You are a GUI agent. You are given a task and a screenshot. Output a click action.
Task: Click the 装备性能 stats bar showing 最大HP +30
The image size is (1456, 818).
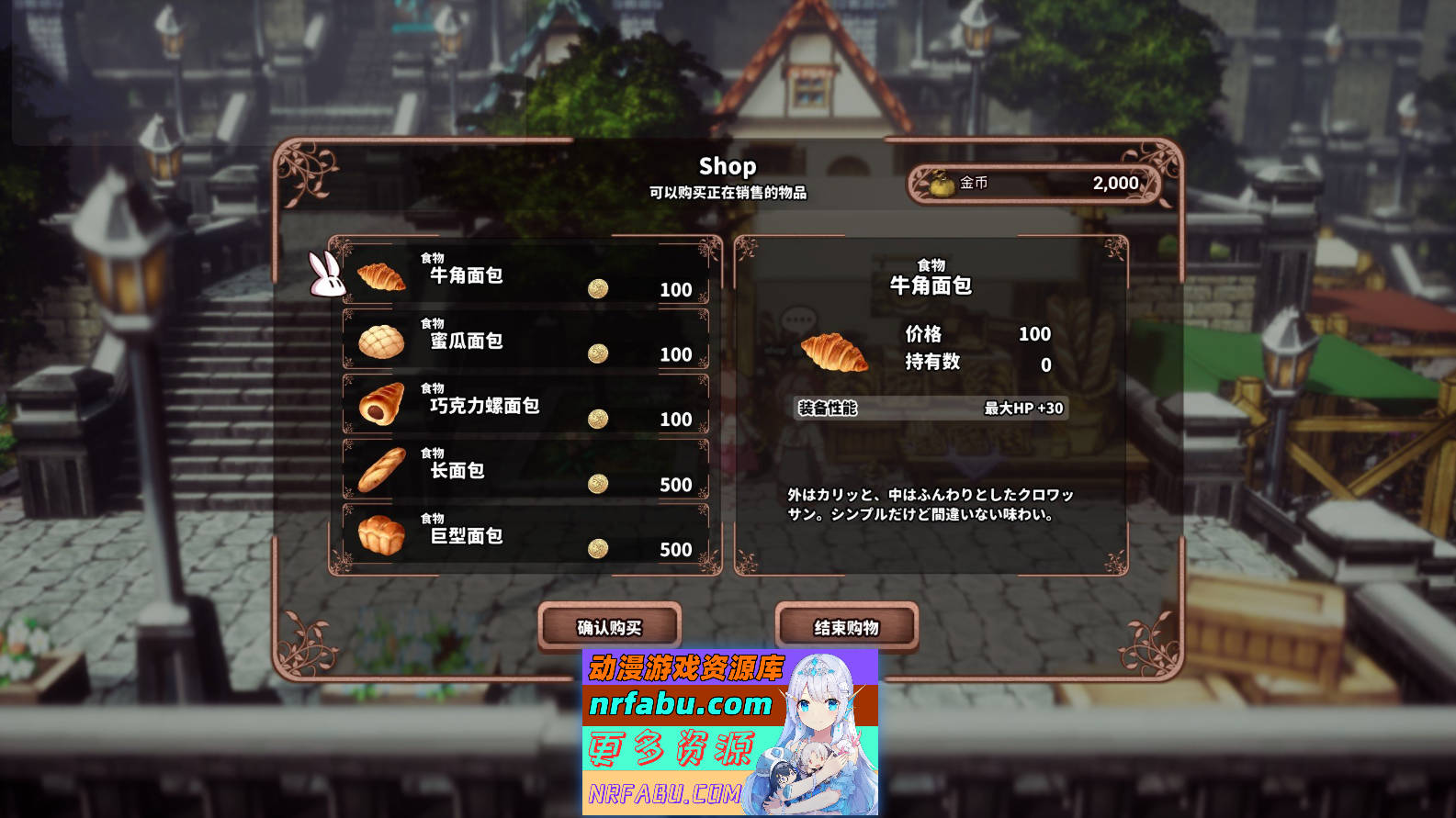(x=931, y=409)
